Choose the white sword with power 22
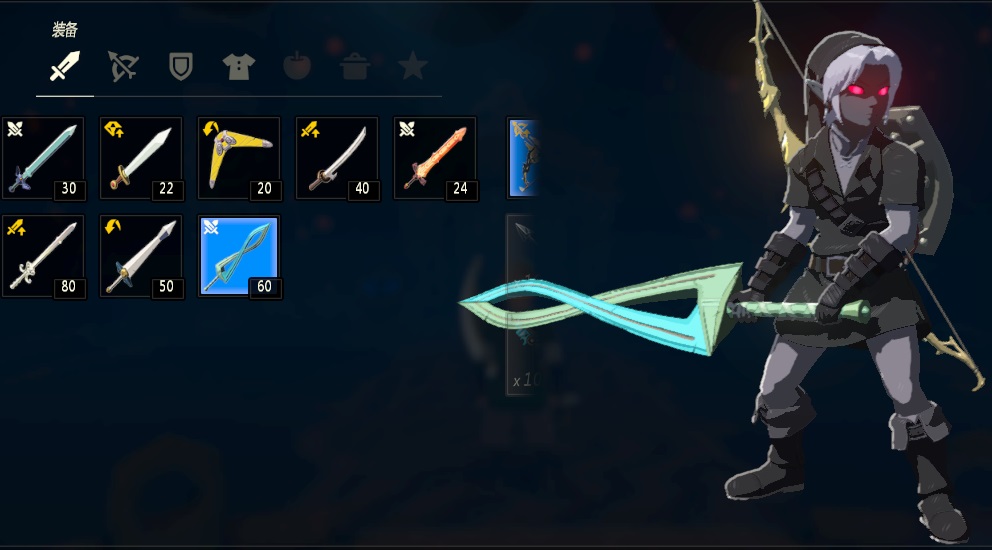 (141, 158)
